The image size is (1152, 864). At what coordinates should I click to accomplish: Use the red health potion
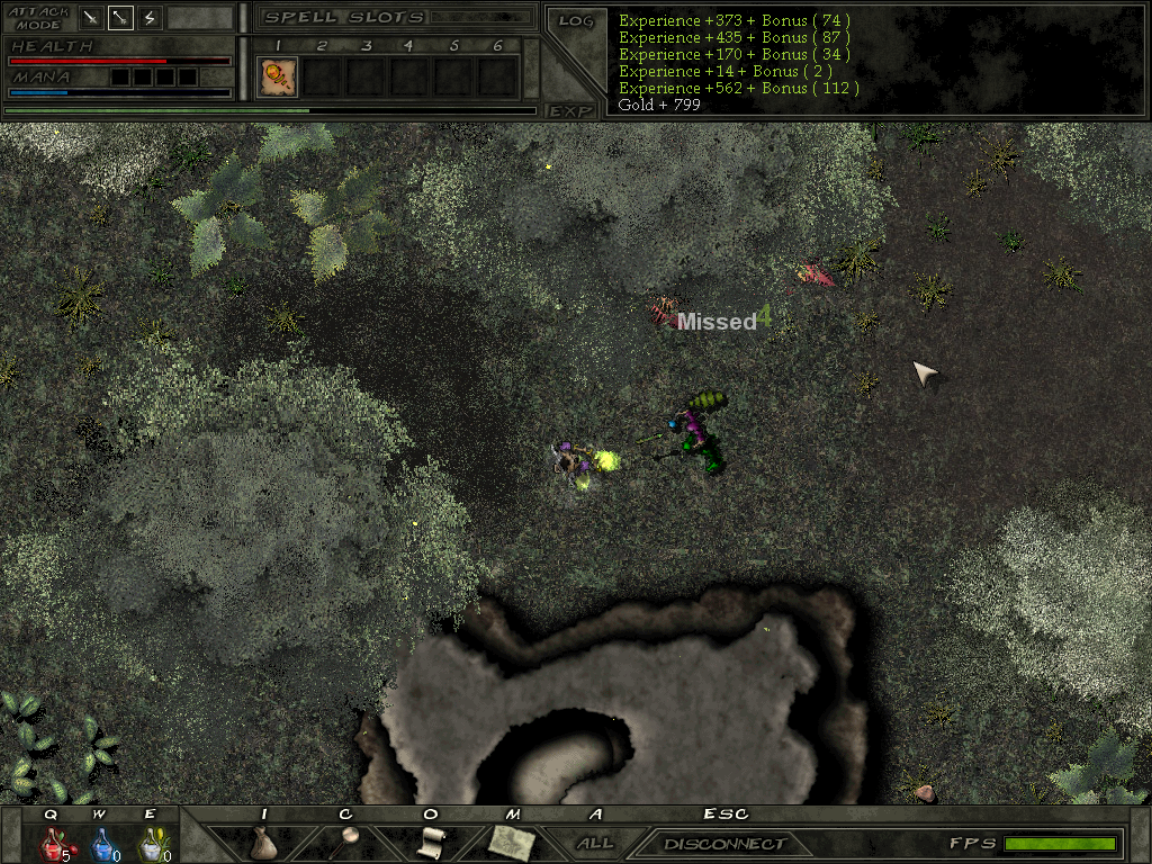(52, 845)
